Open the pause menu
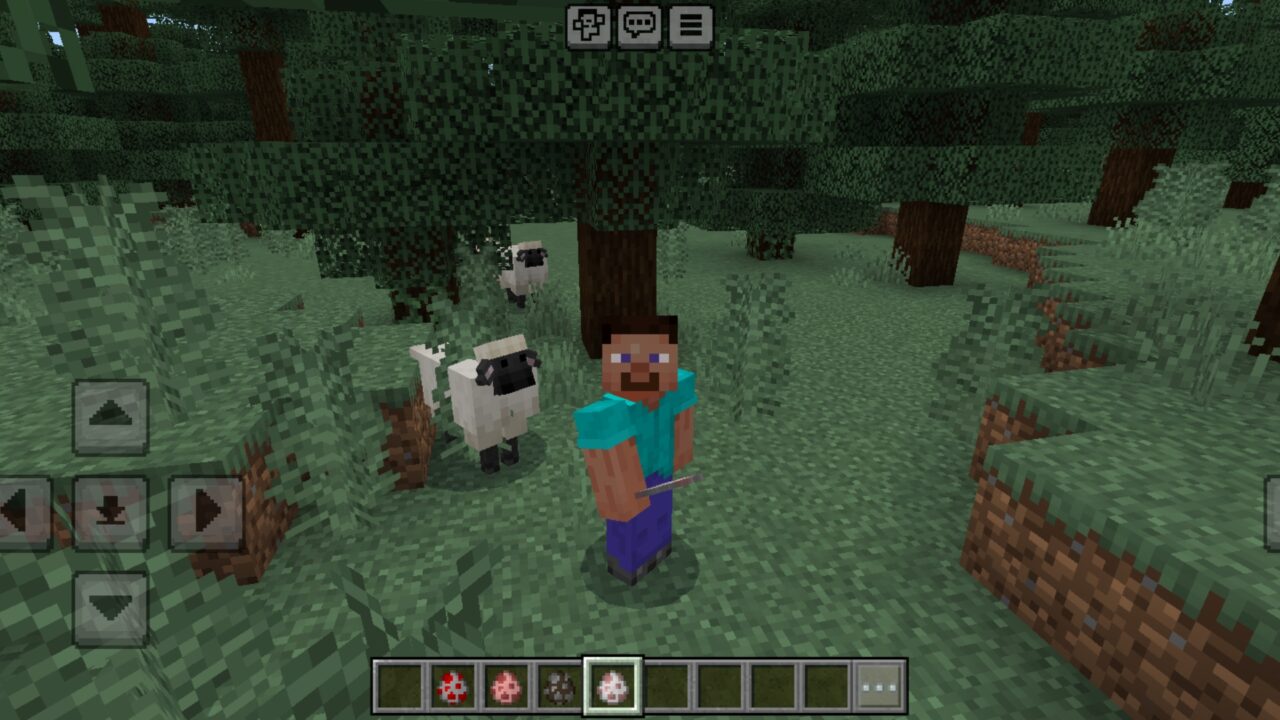This screenshot has width=1280, height=720. (x=688, y=27)
